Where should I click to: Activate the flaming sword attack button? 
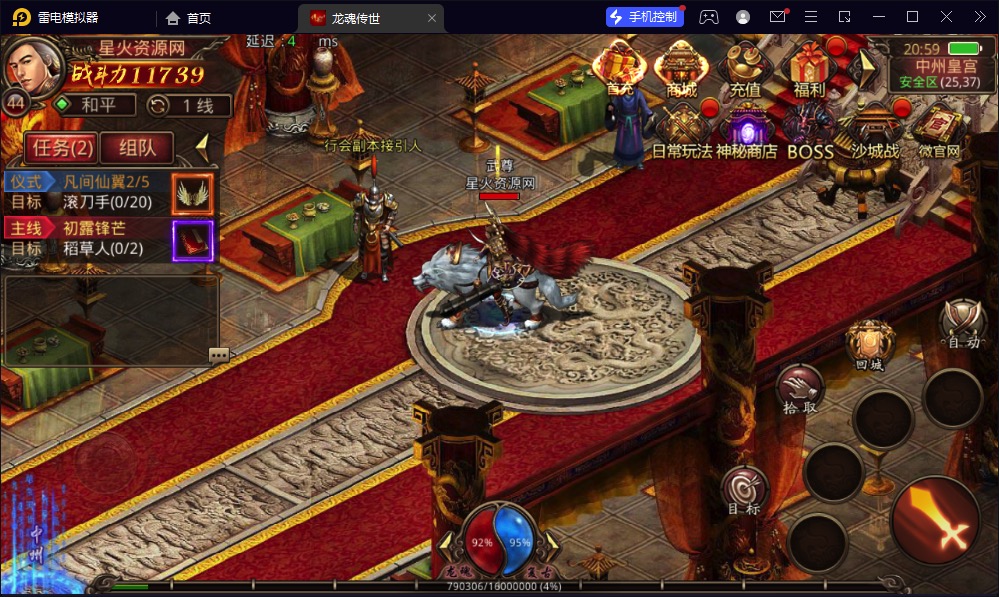coord(935,520)
